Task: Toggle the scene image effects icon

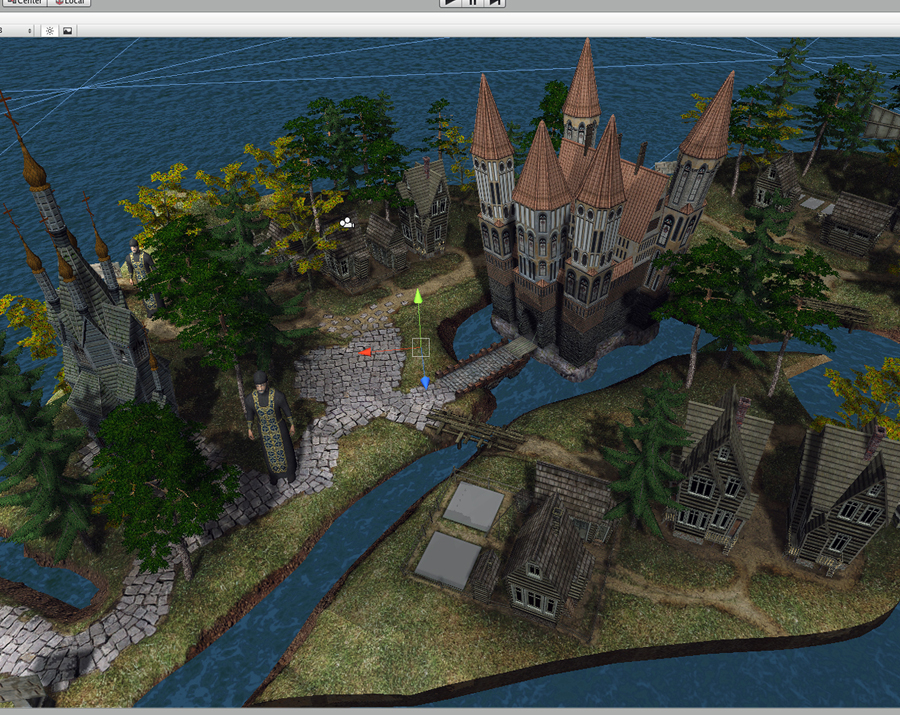Action: pyautogui.click(x=68, y=30)
